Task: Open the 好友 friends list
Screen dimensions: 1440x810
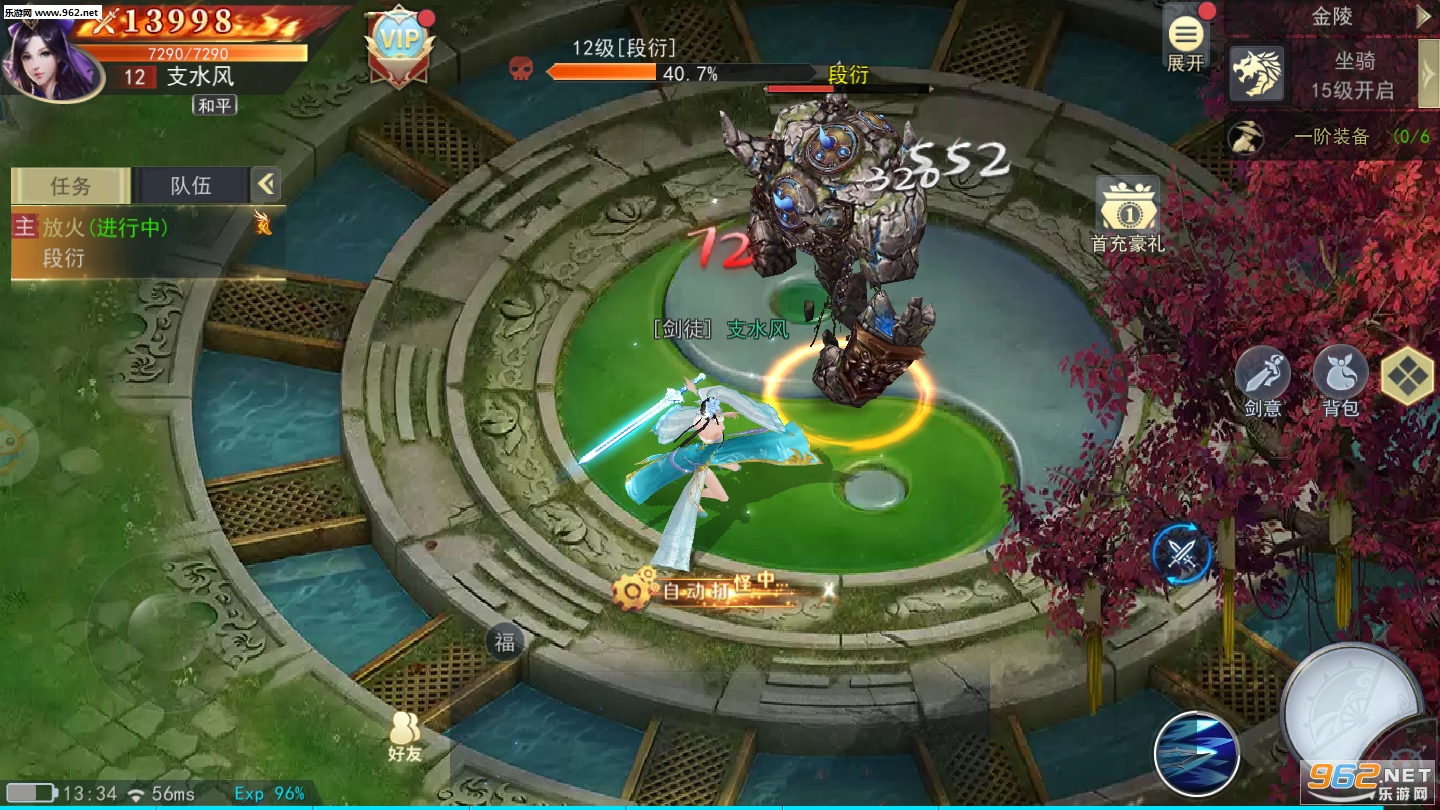Action: click(x=405, y=736)
